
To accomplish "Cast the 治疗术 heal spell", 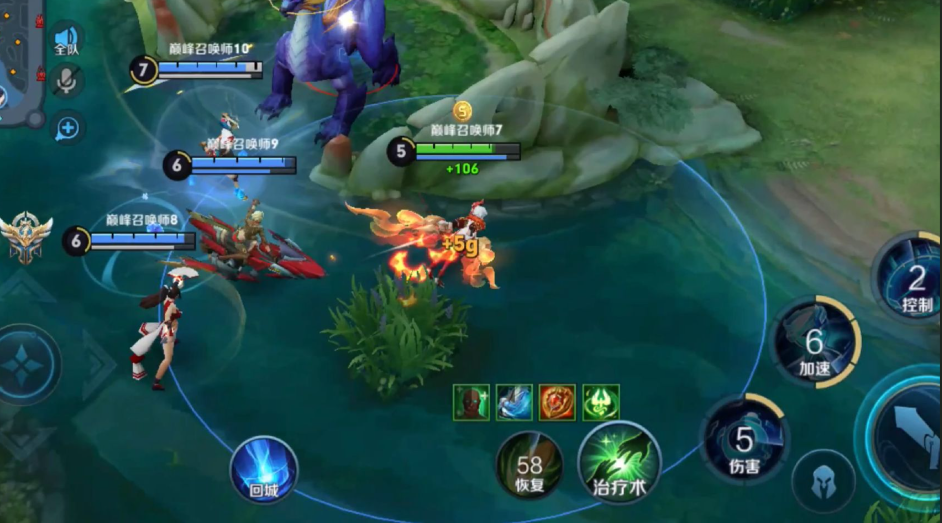I will point(615,461).
